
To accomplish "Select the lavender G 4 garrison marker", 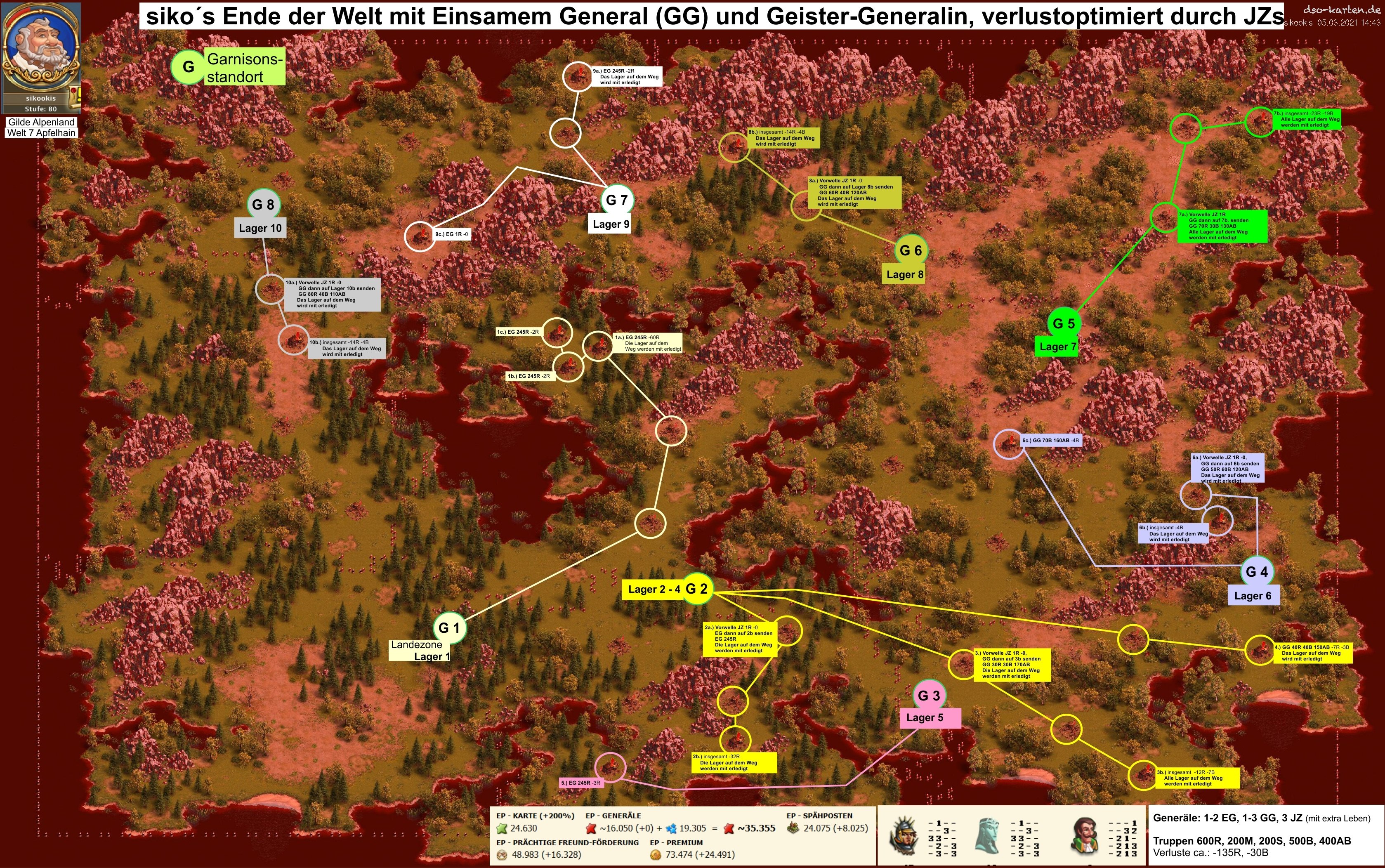I will pos(1256,571).
